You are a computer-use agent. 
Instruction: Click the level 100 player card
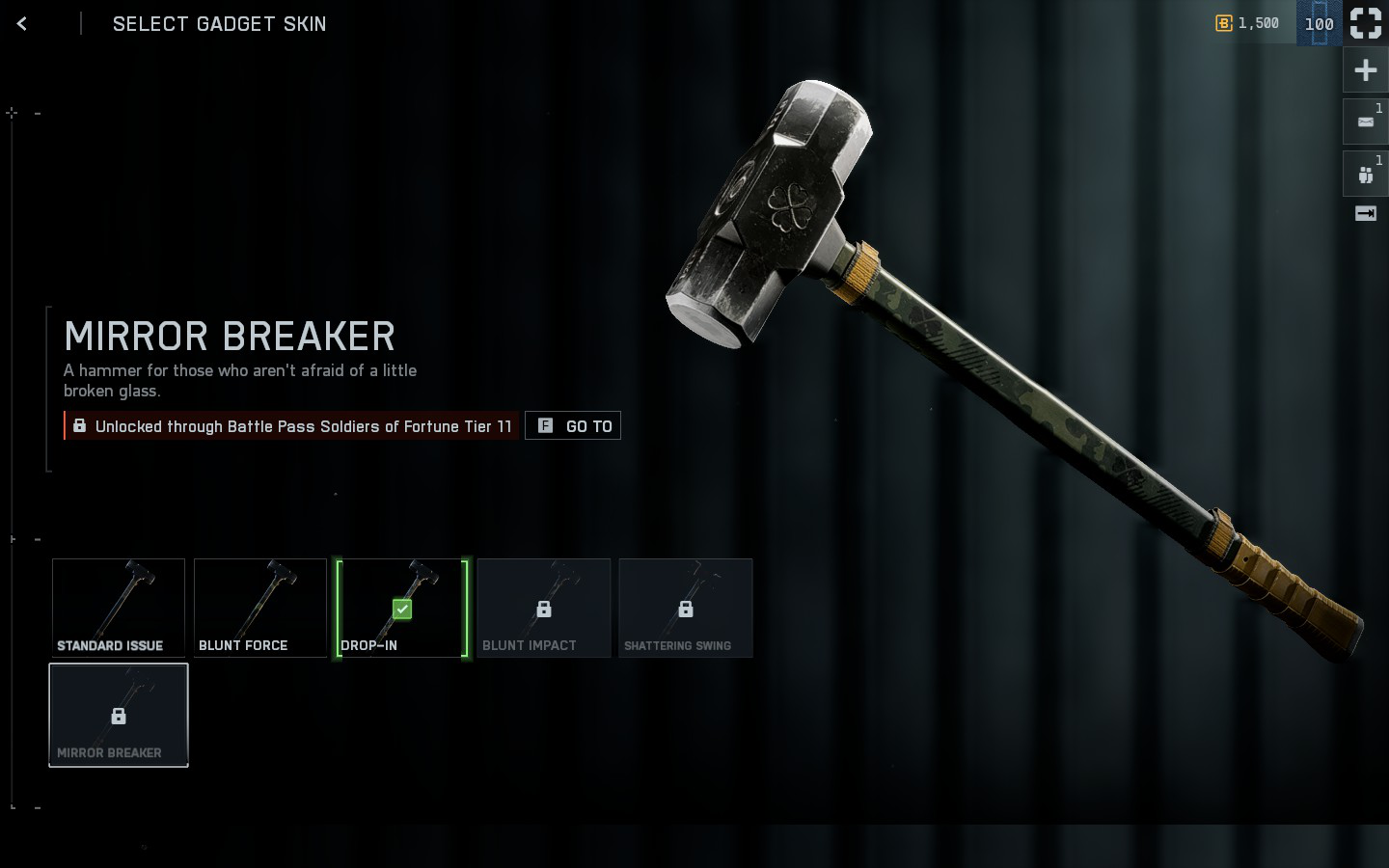[1319, 23]
